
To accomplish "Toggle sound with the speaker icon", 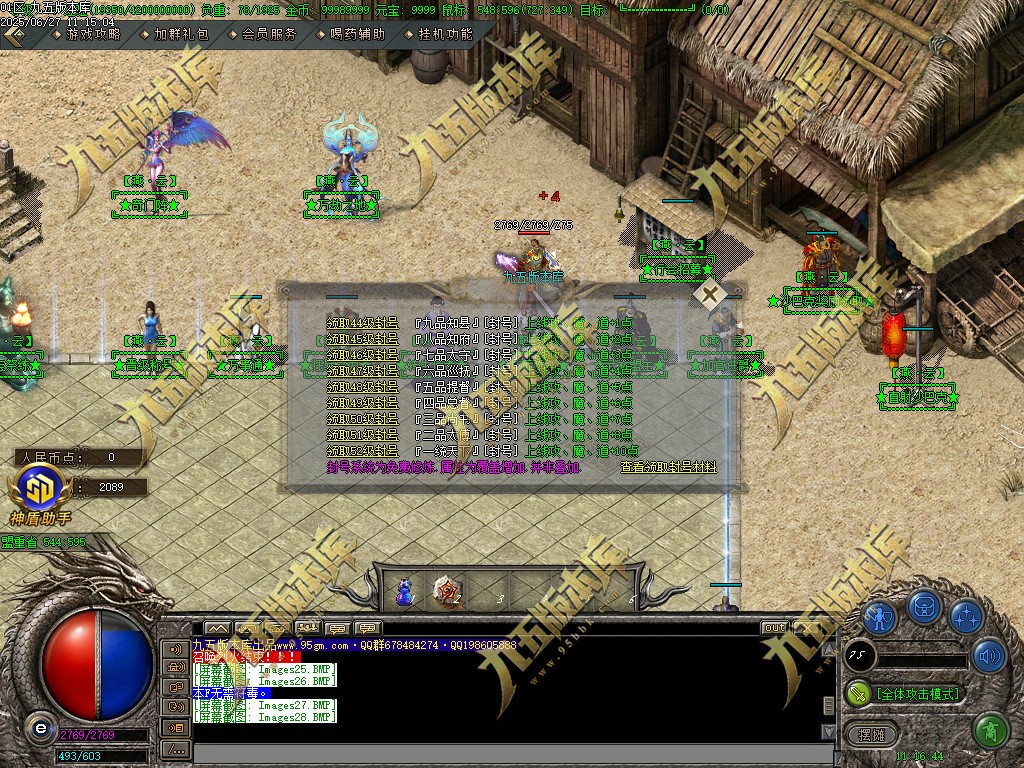I will tap(988, 656).
